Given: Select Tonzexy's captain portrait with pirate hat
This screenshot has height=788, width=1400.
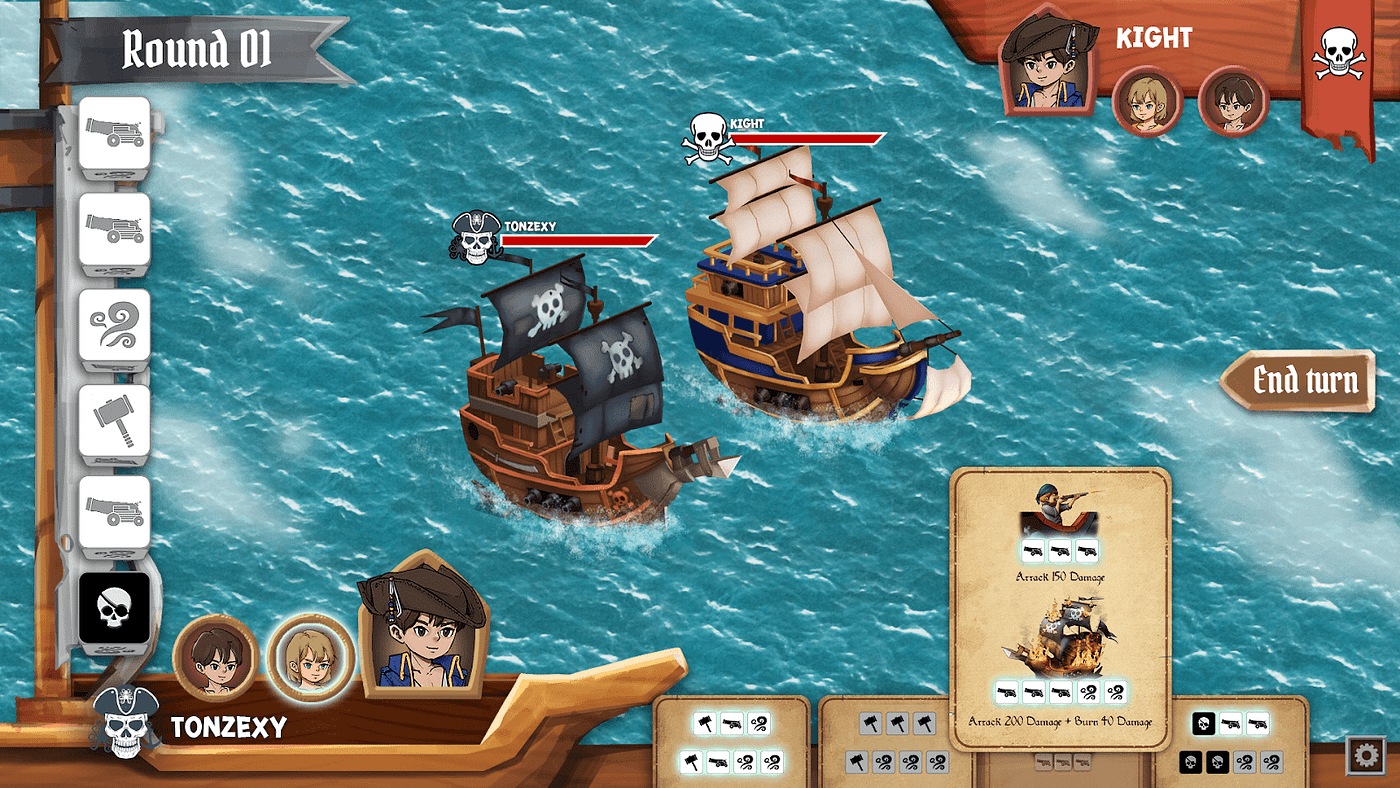Looking at the screenshot, I should pos(422,625).
